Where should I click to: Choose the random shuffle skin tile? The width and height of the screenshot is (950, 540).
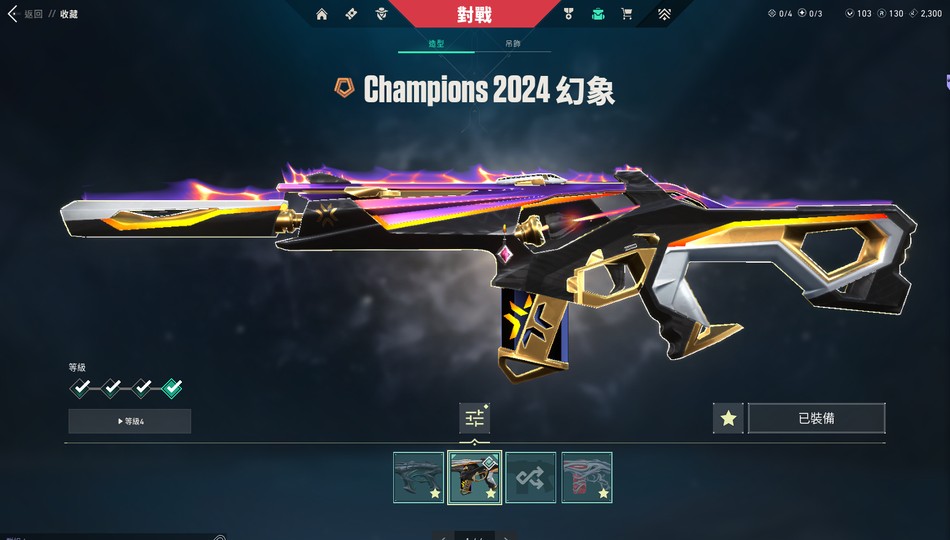(530, 477)
